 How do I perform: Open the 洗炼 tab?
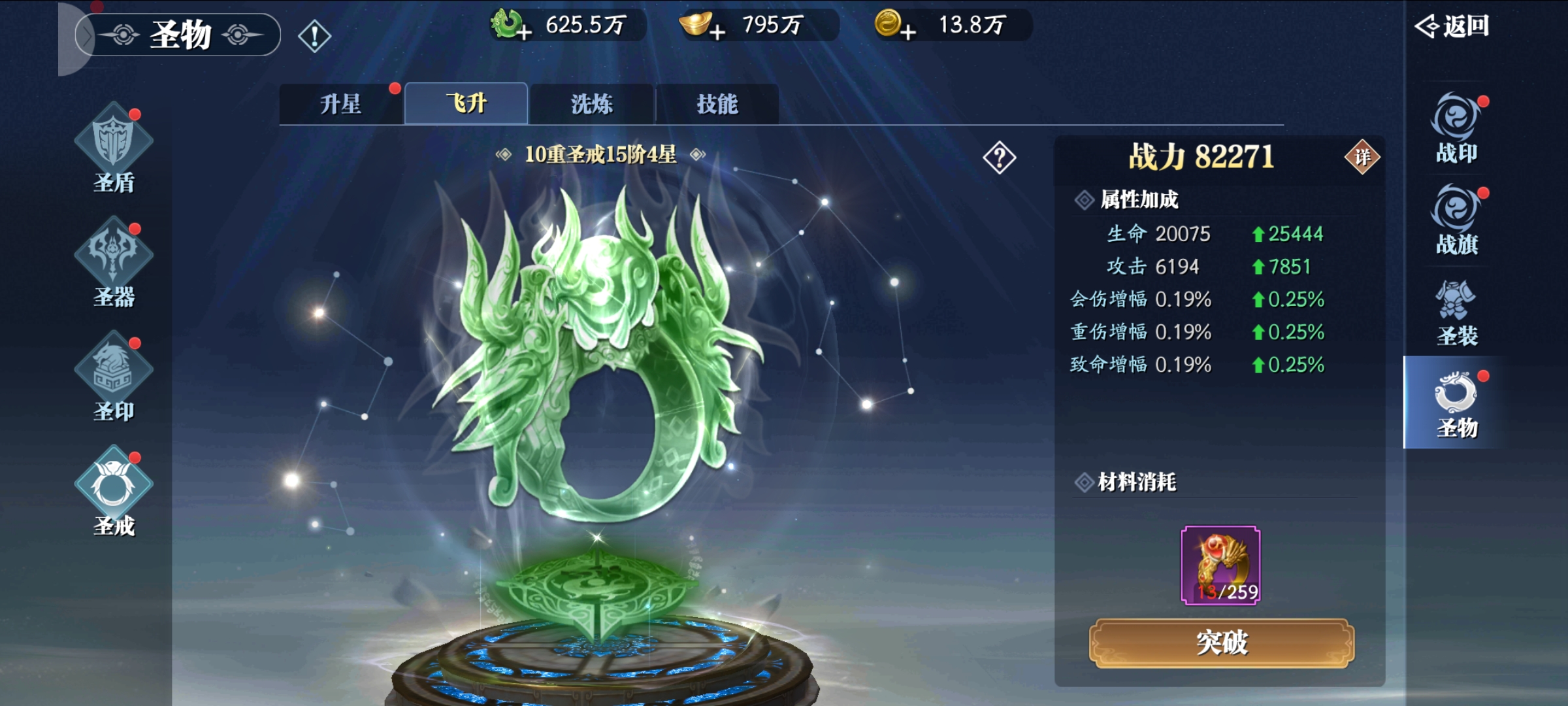point(591,104)
